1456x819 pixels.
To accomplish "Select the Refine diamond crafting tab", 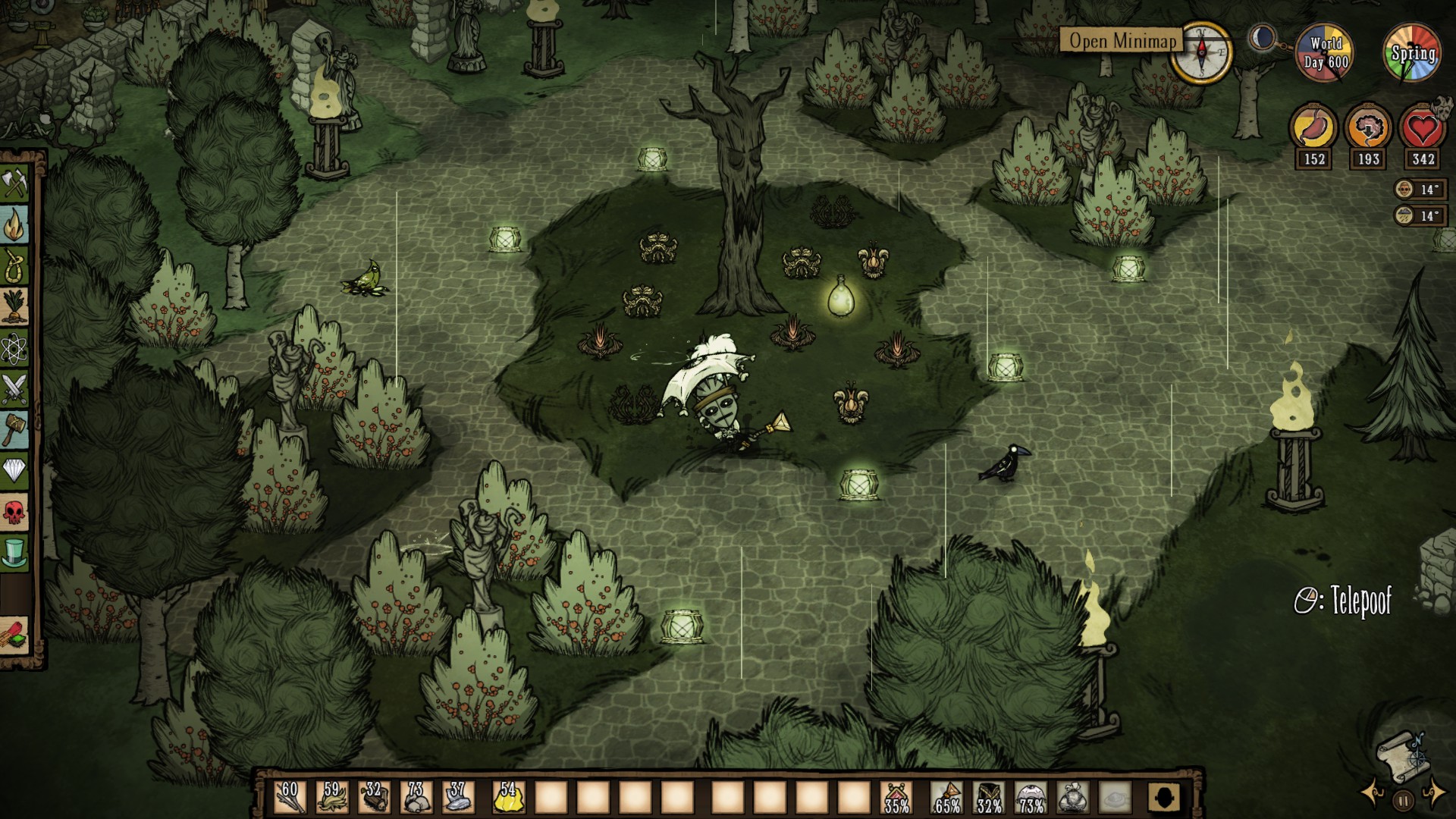I will [14, 472].
